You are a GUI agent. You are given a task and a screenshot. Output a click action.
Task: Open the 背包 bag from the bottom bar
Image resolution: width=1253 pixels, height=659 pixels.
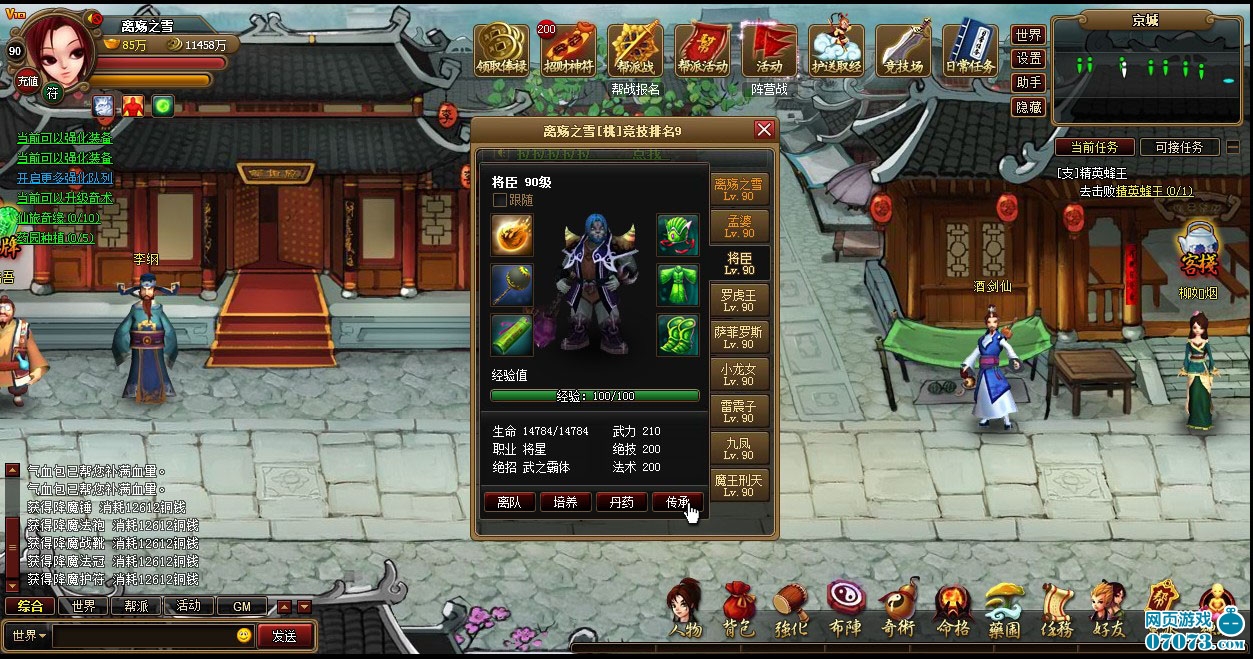pos(739,610)
